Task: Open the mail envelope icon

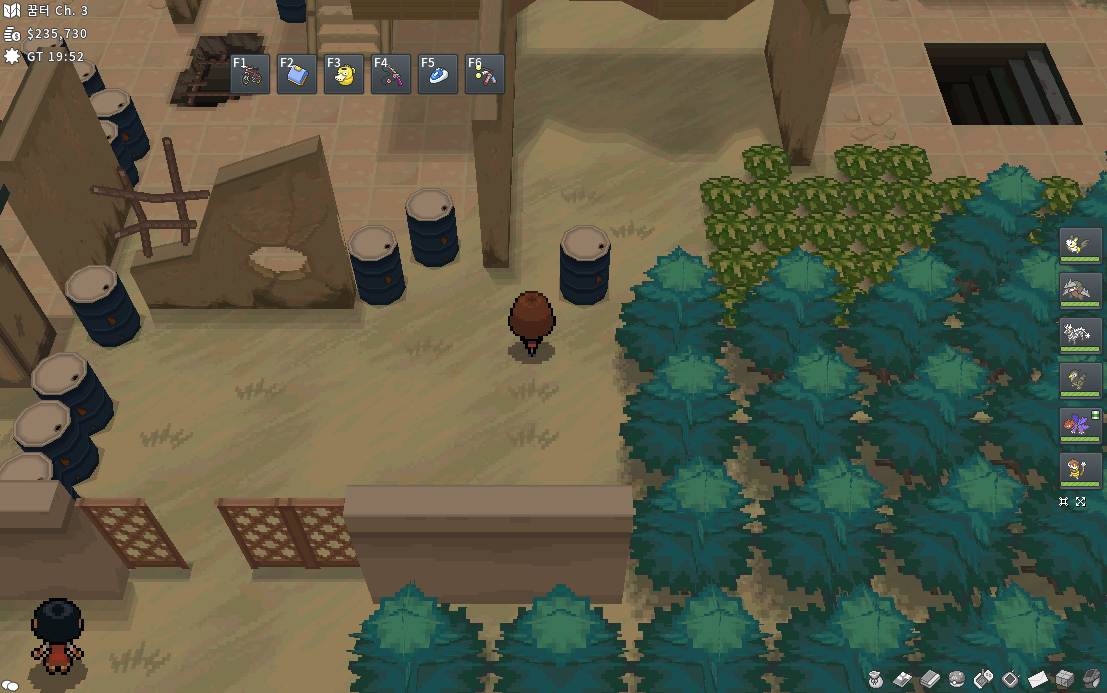Action: (x=1037, y=678)
